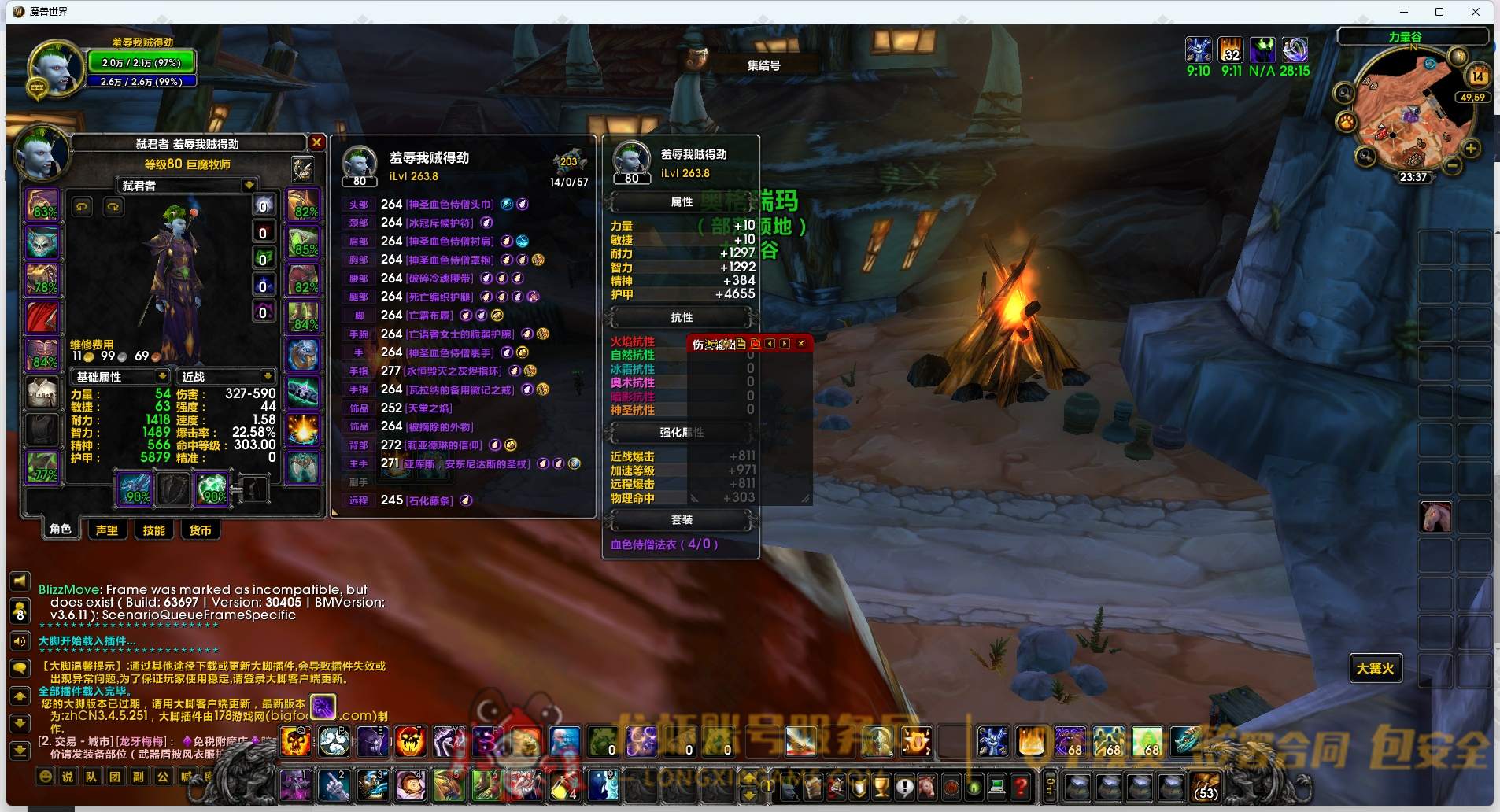The height and width of the screenshot is (812, 1500).
Task: Click the 大篝火 bonfire button
Action: [x=1375, y=669]
